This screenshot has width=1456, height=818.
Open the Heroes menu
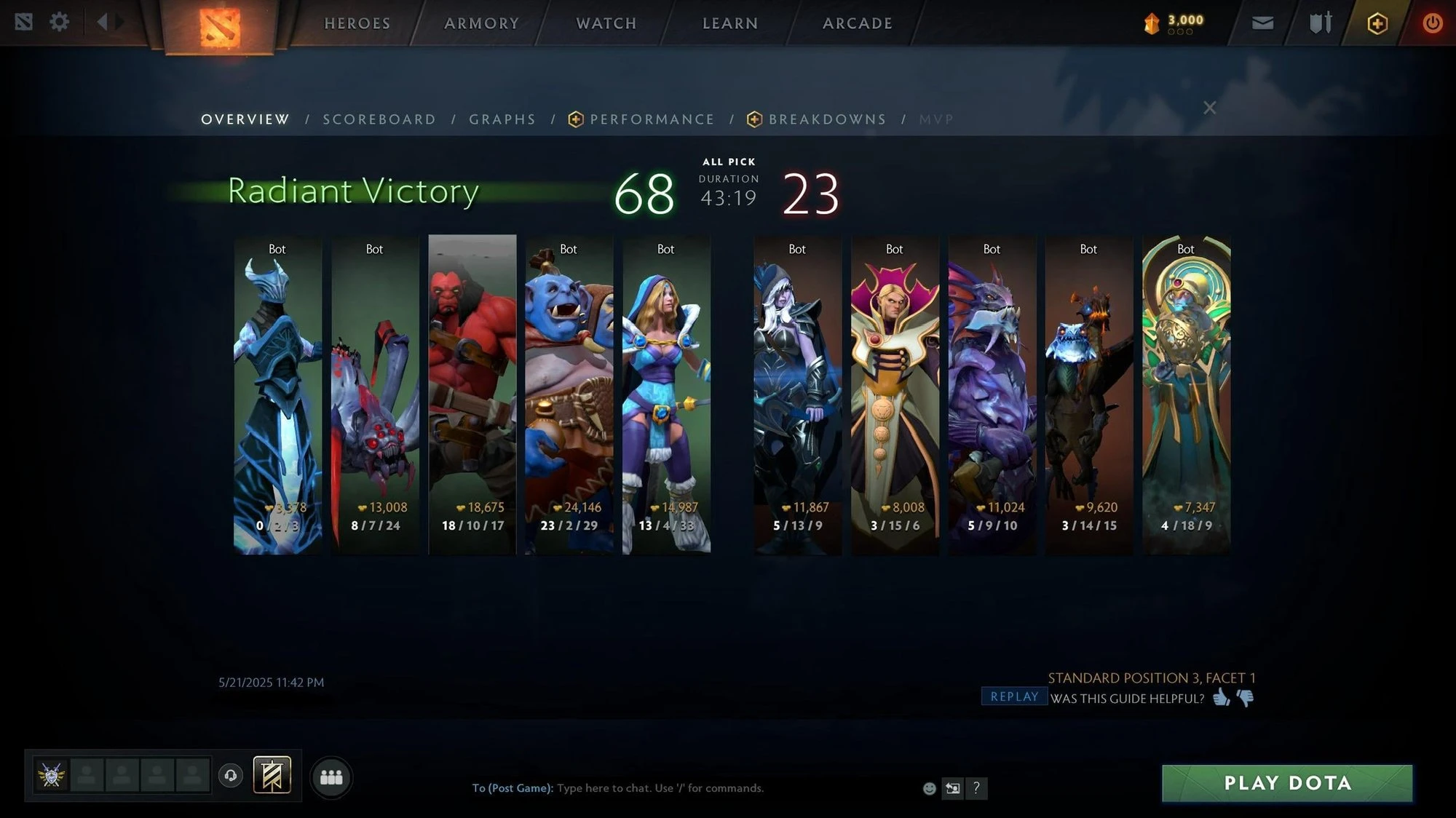pos(357,23)
